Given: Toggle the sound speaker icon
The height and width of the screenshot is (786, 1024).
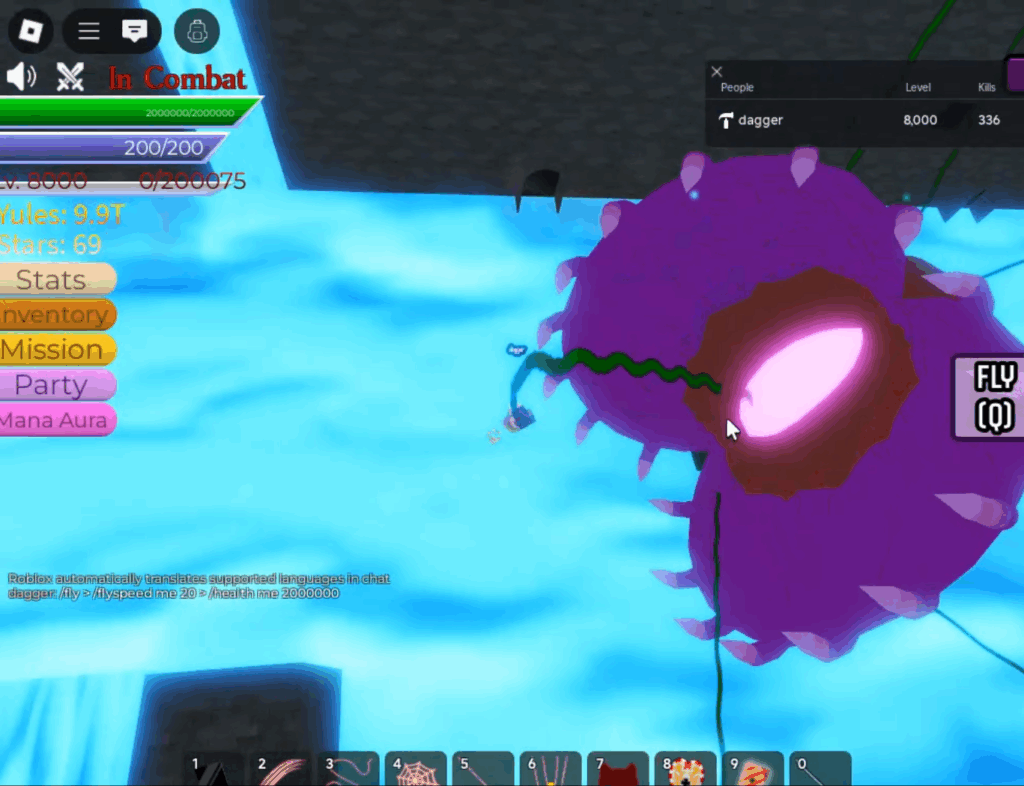Looking at the screenshot, I should tap(21, 77).
